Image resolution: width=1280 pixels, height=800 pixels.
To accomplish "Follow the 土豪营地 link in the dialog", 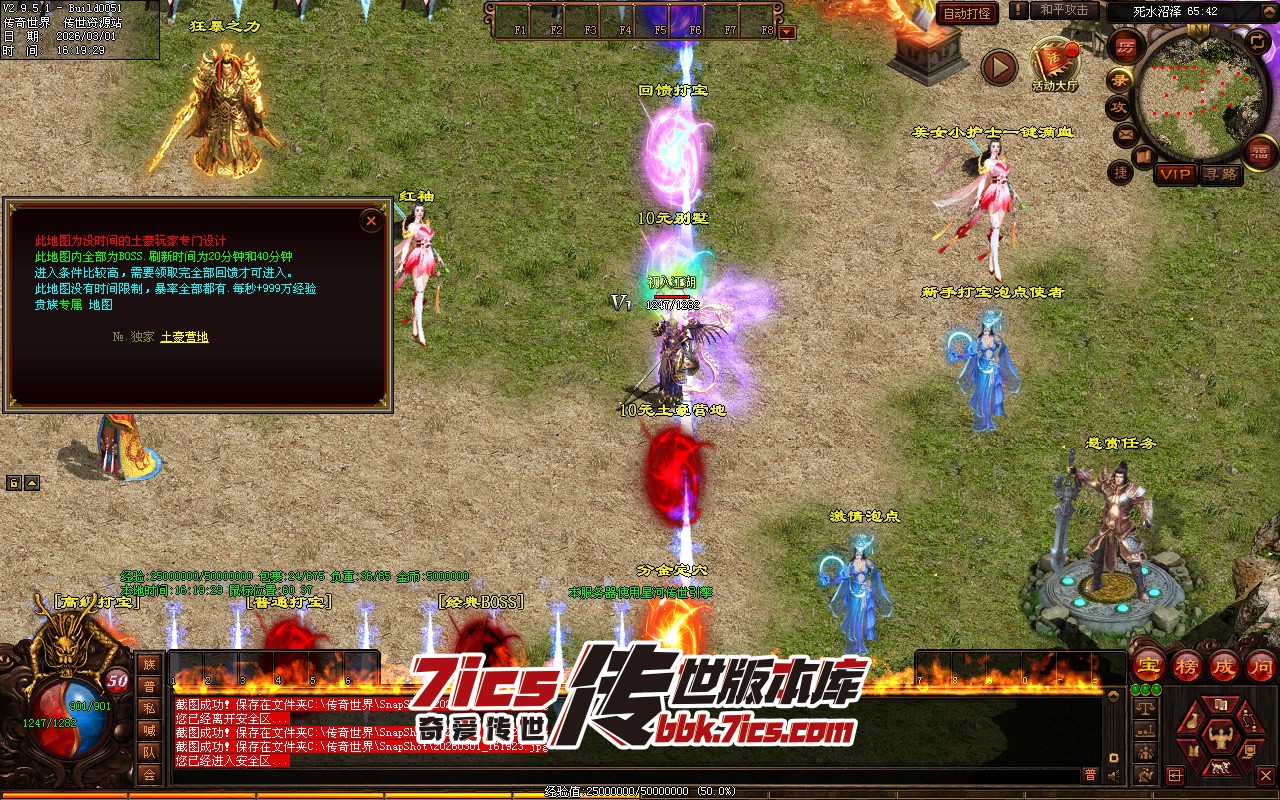I will click(x=185, y=337).
